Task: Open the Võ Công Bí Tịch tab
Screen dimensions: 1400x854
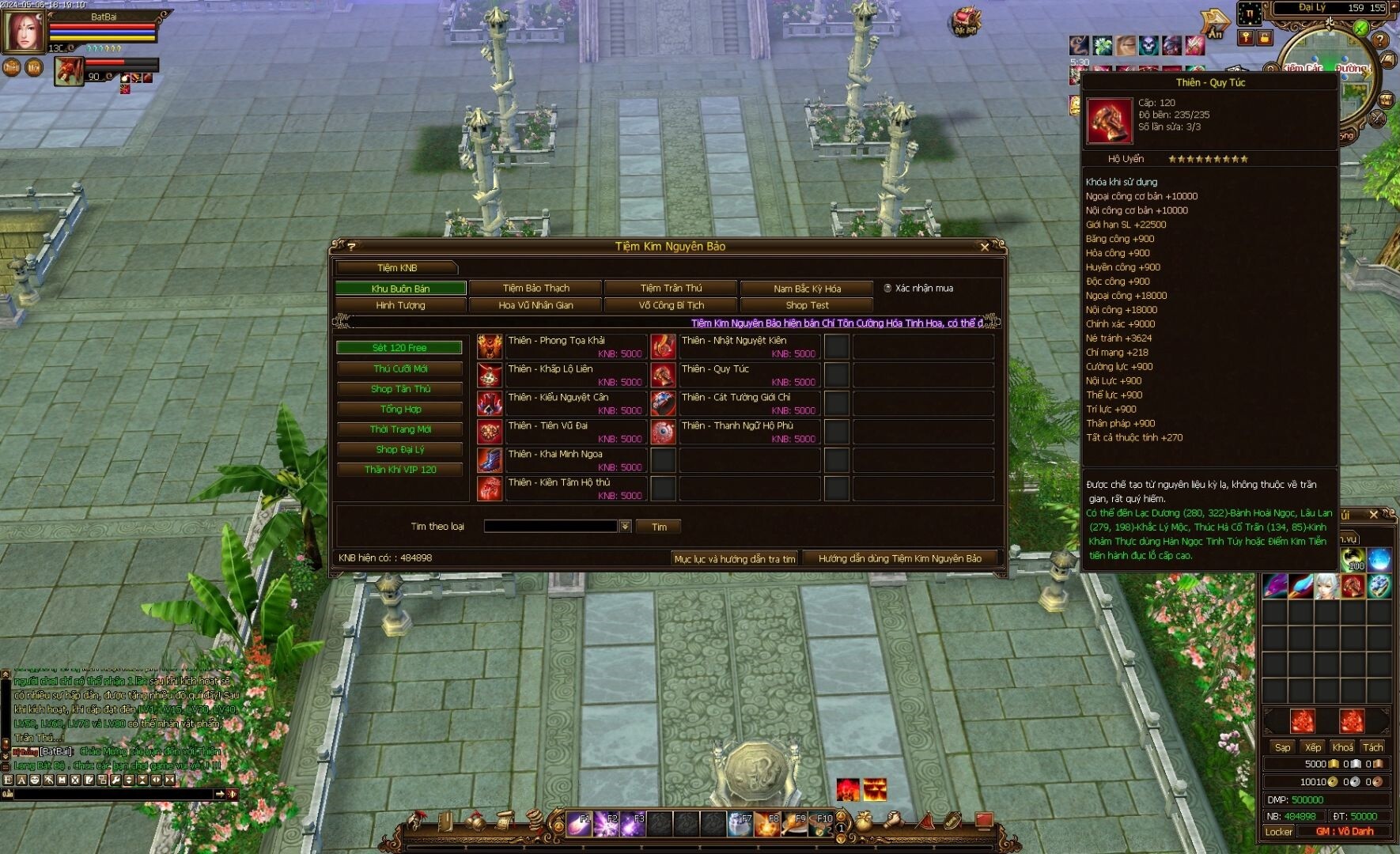Action: point(671,305)
